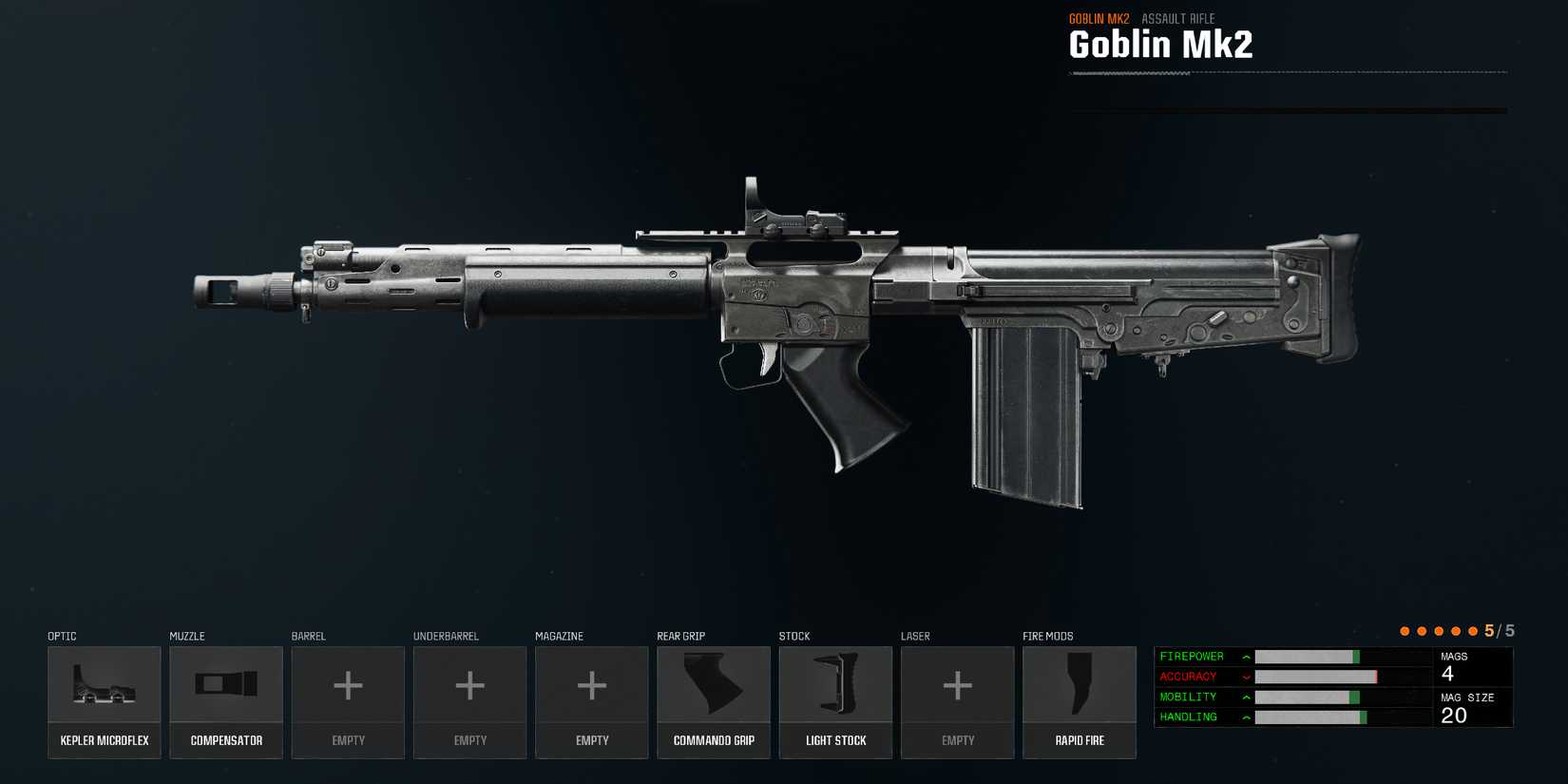The width and height of the screenshot is (1568, 784).
Task: Click the Compensator attachment thumbnail image
Action: click(225, 685)
